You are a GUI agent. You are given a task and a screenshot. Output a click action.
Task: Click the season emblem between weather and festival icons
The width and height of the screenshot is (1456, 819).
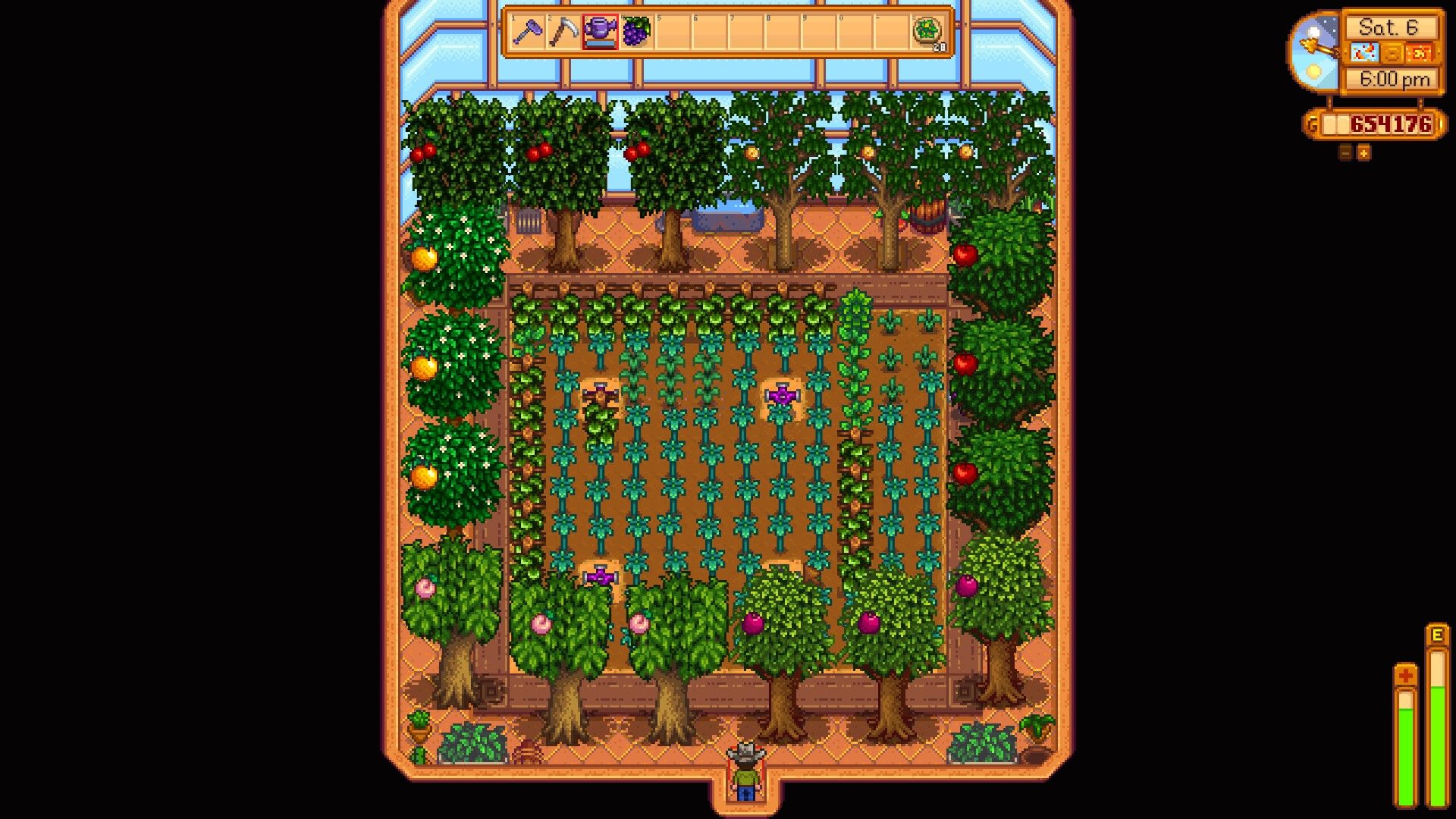1393,52
